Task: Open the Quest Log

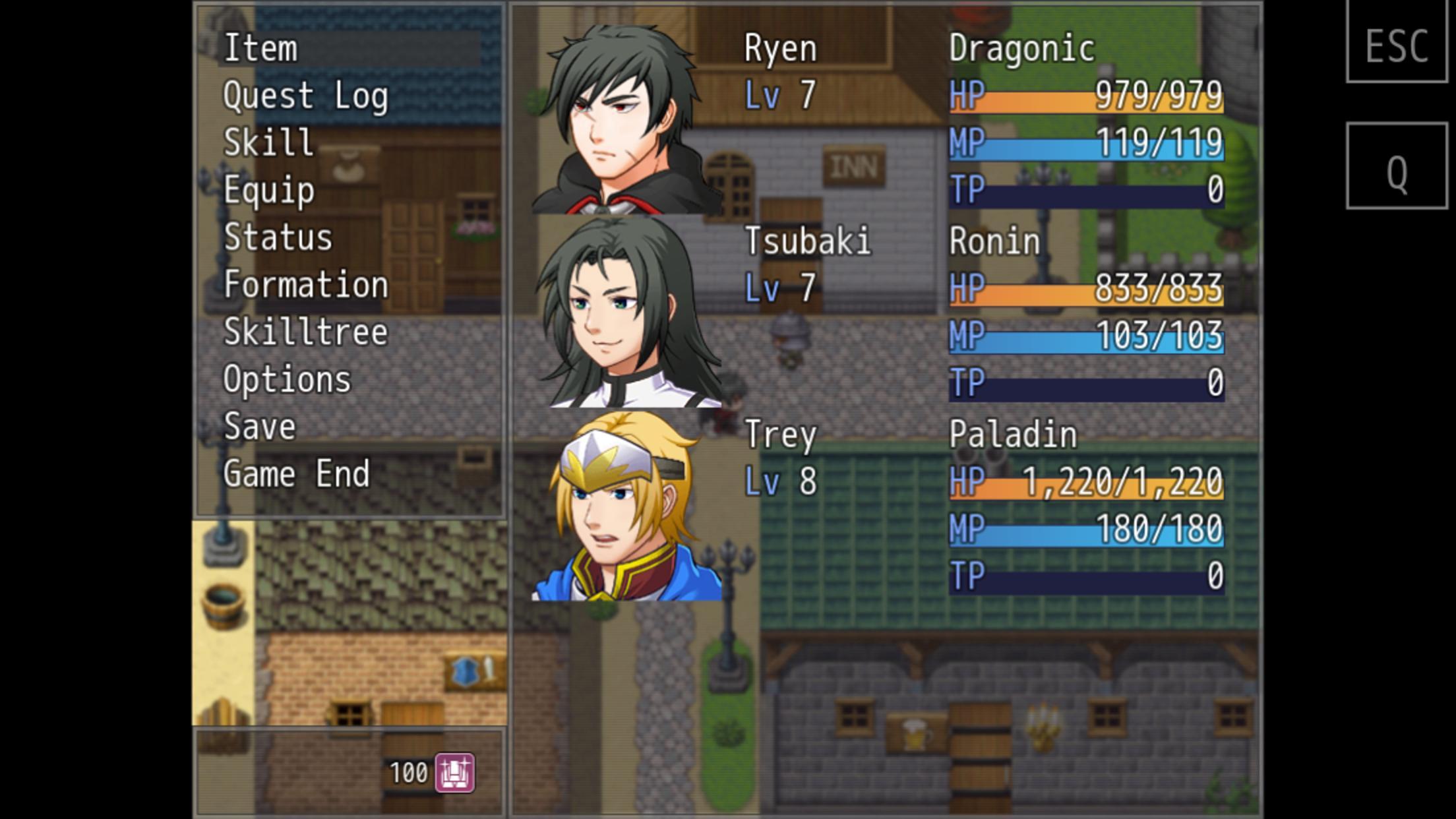Action: [x=307, y=96]
